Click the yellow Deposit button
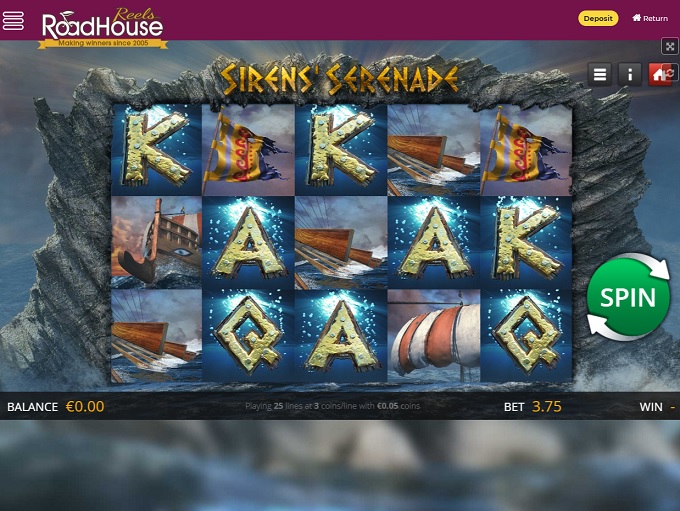The image size is (680, 511). point(598,18)
